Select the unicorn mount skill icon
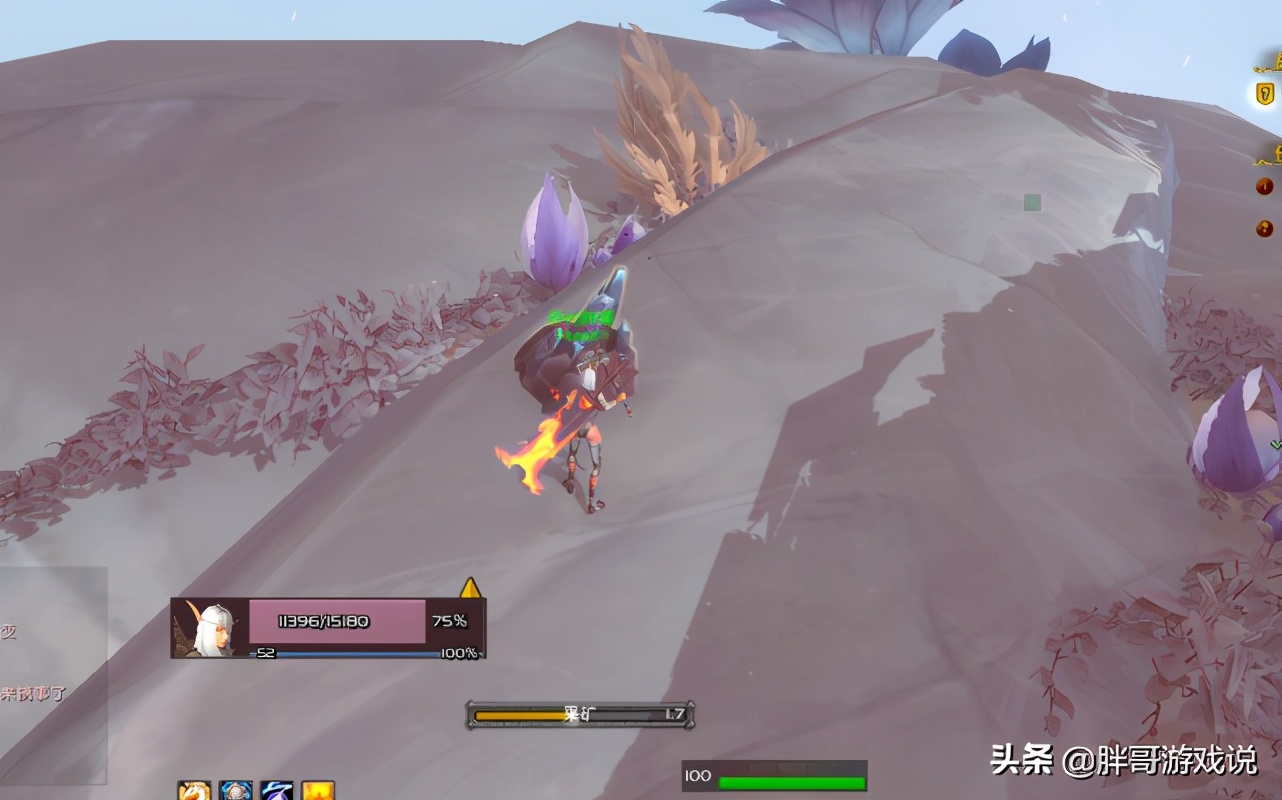 [x=195, y=790]
